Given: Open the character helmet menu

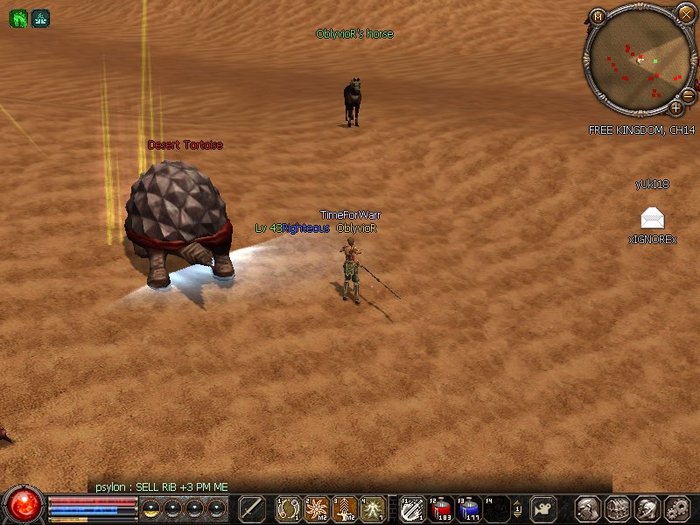Looking at the screenshot, I should point(588,509).
